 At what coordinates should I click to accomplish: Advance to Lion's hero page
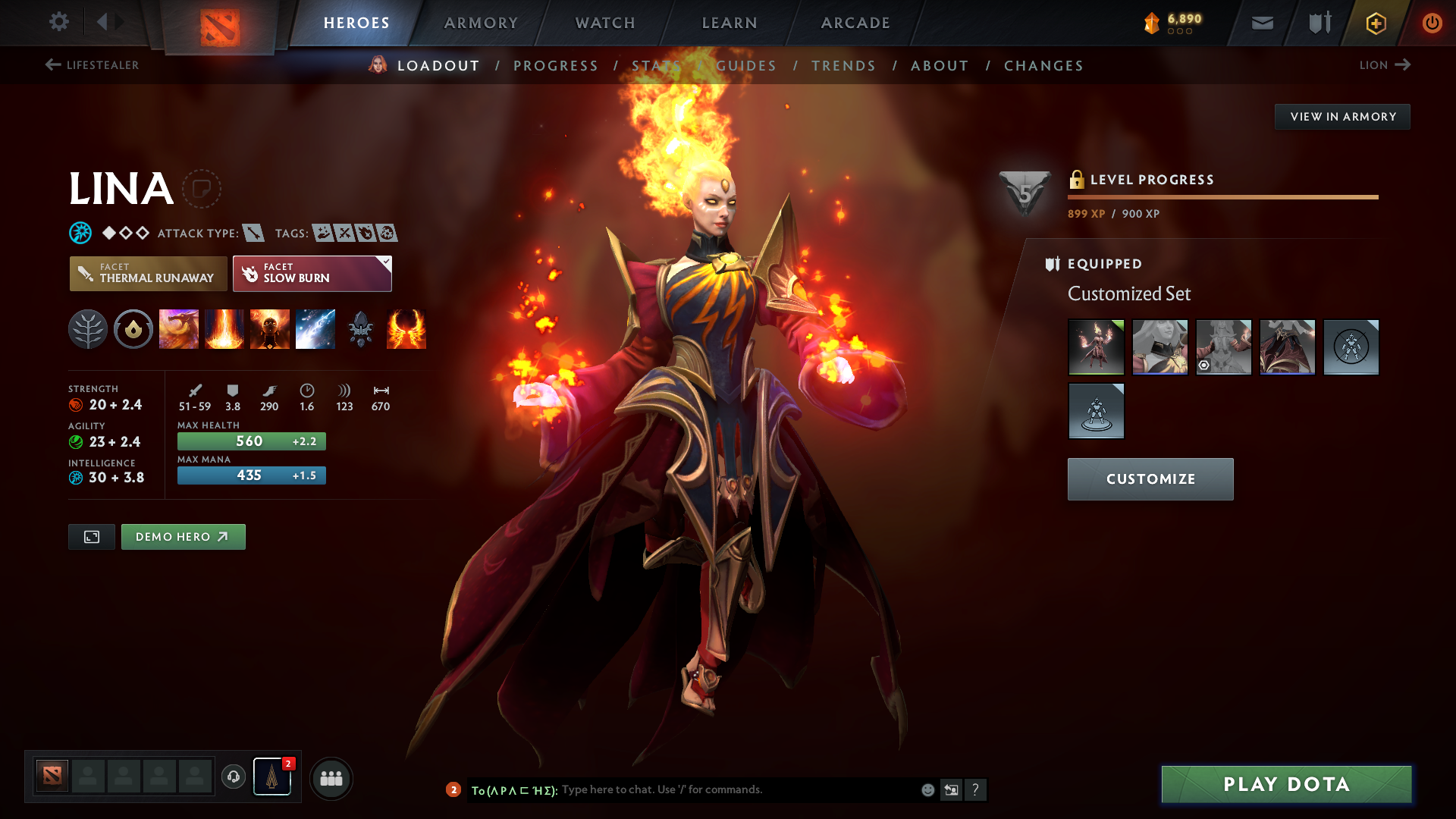tap(1385, 65)
